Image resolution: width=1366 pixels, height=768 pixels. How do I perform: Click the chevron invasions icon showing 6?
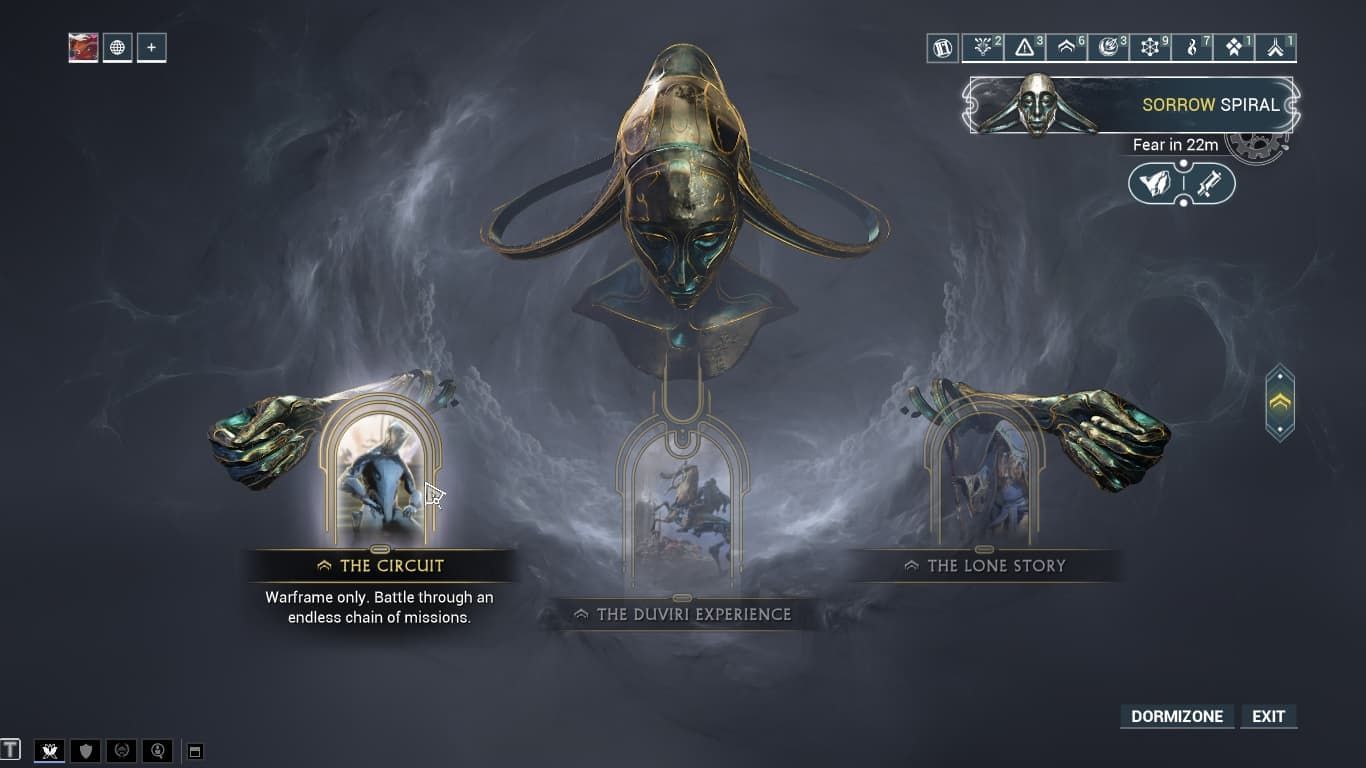[x=1066, y=46]
